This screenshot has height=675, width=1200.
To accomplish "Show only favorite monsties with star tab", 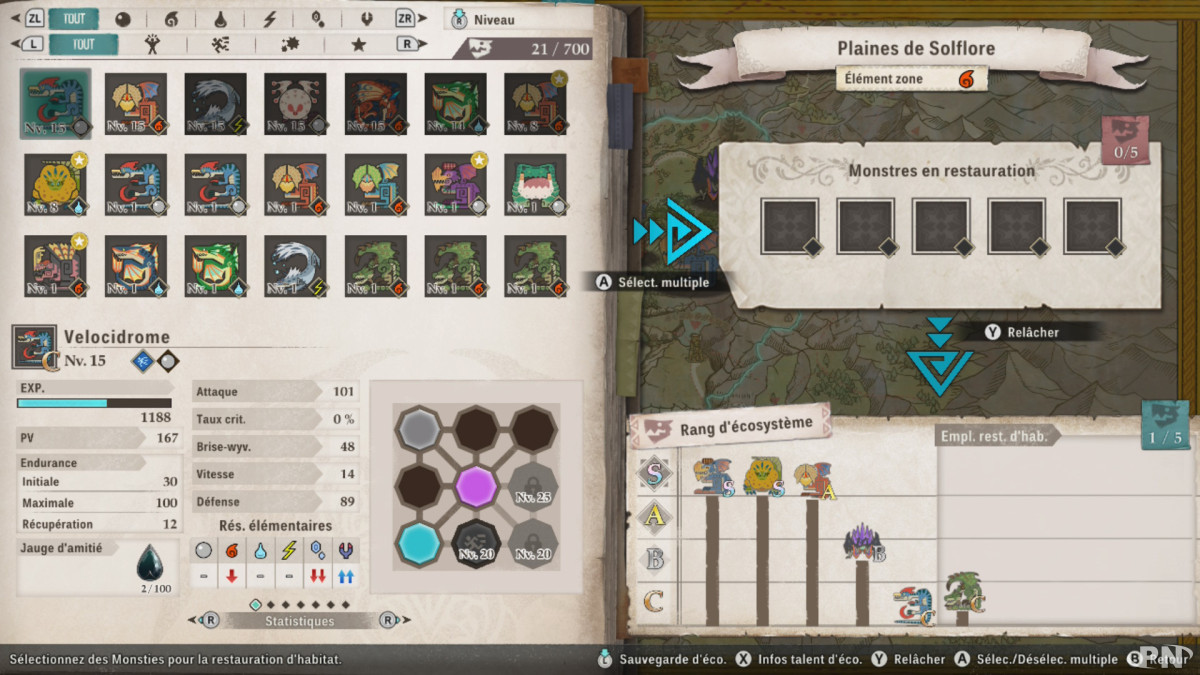I will coord(358,44).
